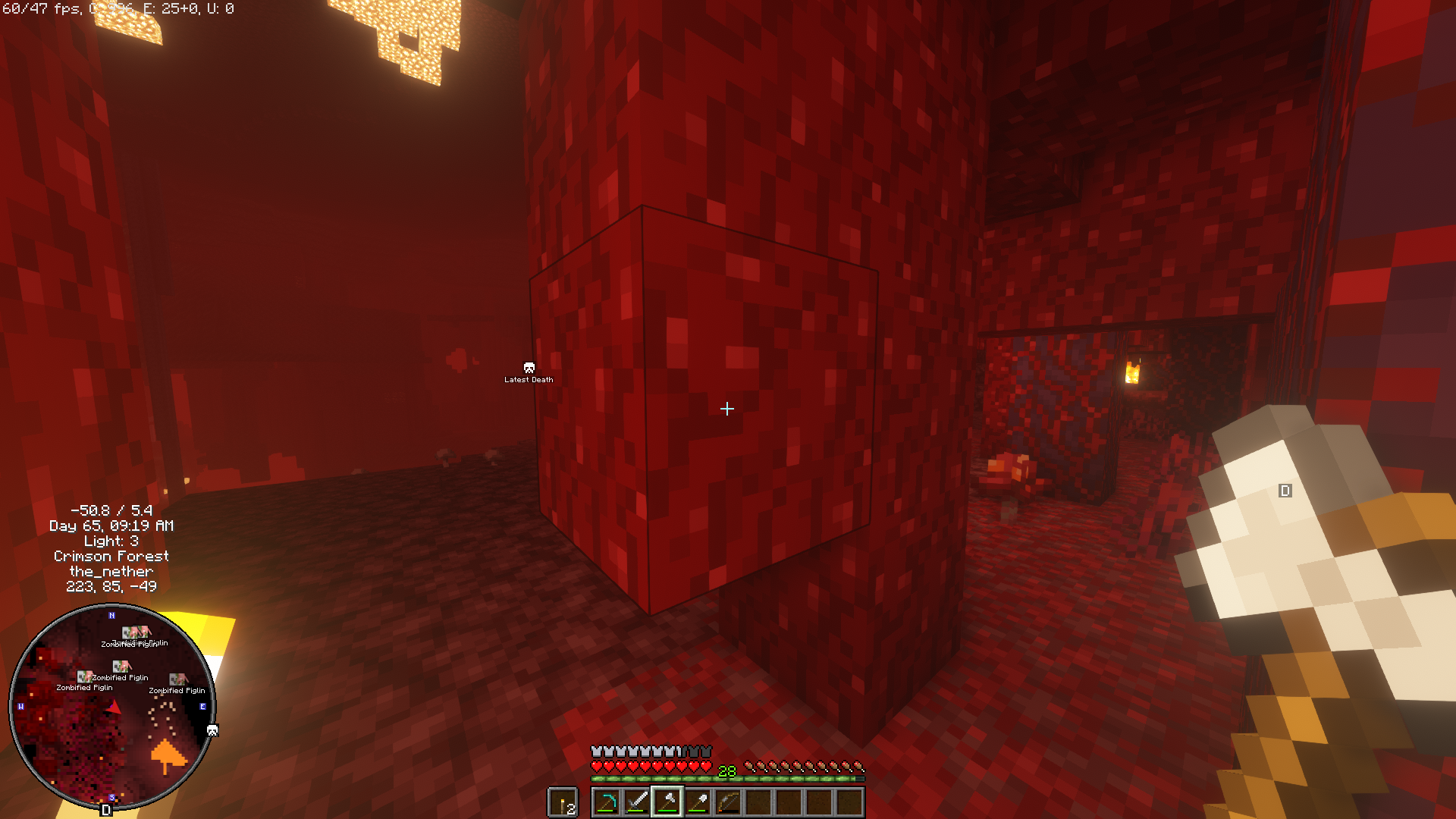Click the minimap's north N compass marker
Image resolution: width=1456 pixels, height=819 pixels.
click(111, 615)
